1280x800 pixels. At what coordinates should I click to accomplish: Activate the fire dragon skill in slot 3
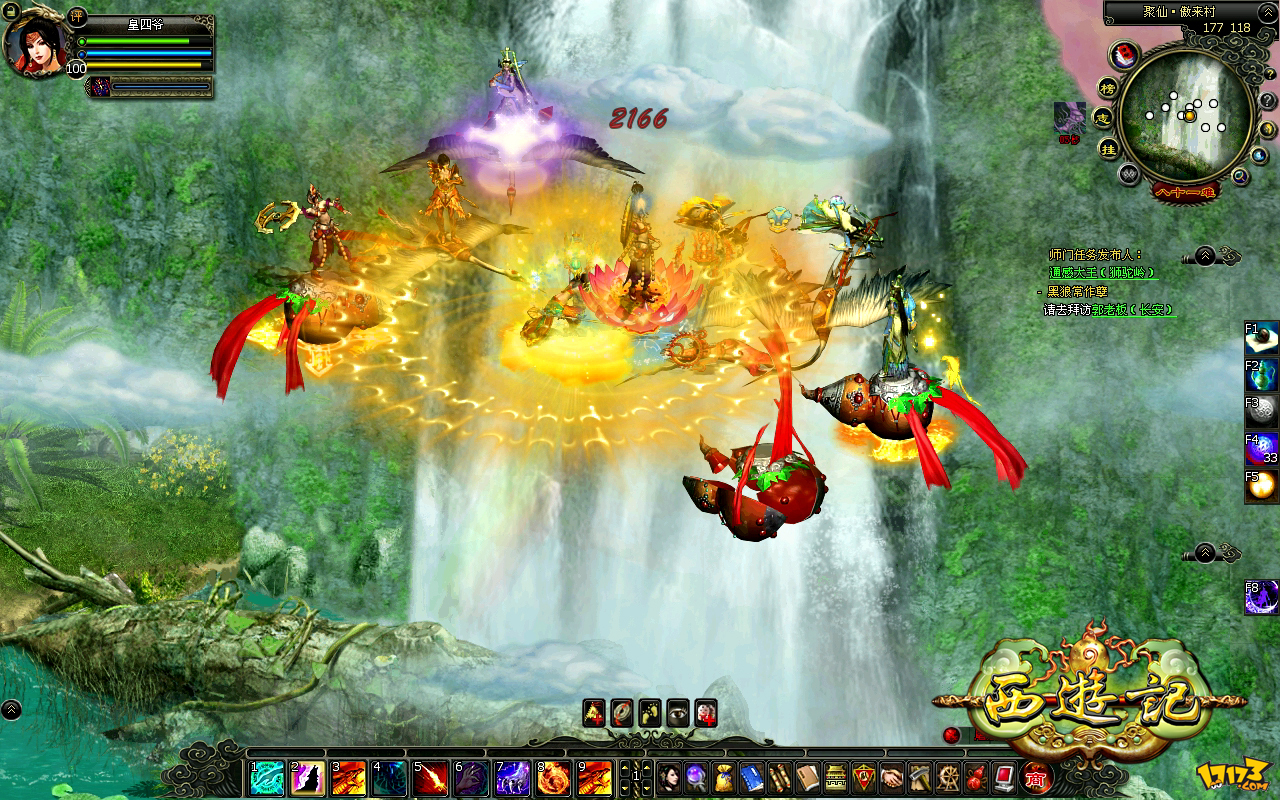[349, 778]
